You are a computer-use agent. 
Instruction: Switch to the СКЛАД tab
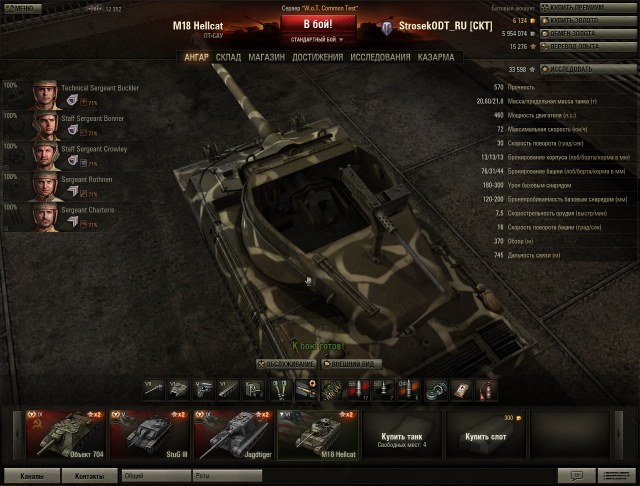[x=228, y=57]
